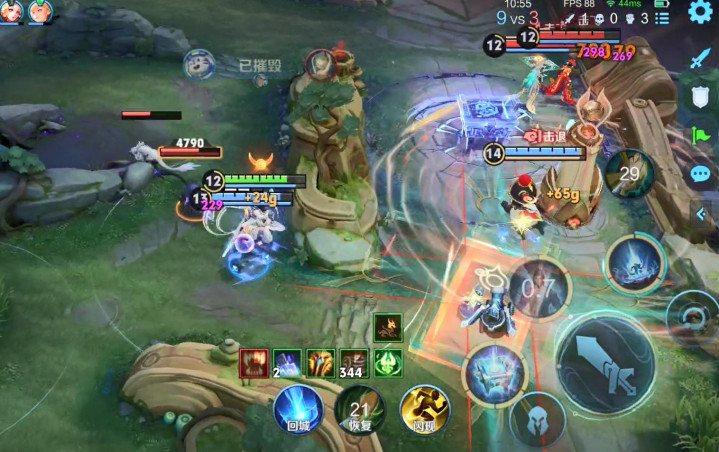
Task: Use the Restore (恢复) heal spell
Action: tap(360, 411)
